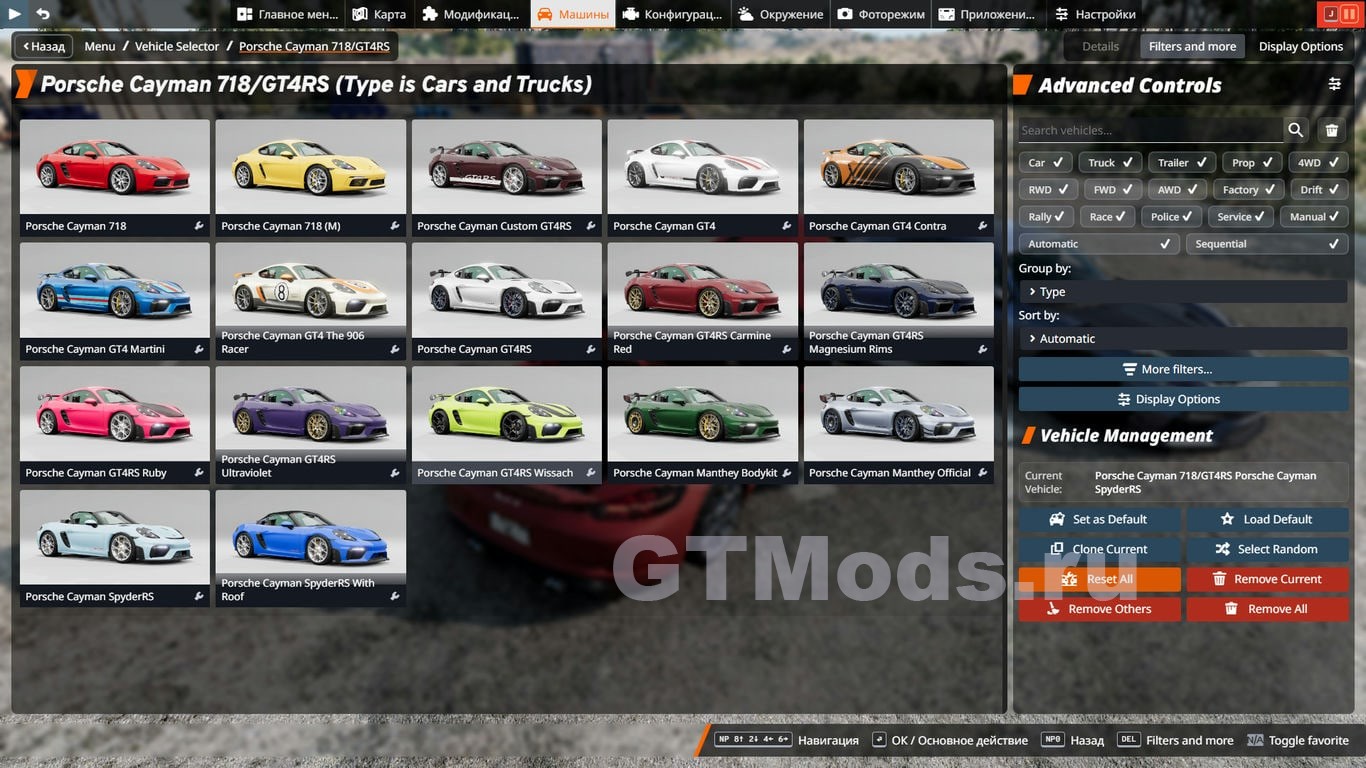Open More filters
The width and height of the screenshot is (1366, 768).
click(1182, 369)
